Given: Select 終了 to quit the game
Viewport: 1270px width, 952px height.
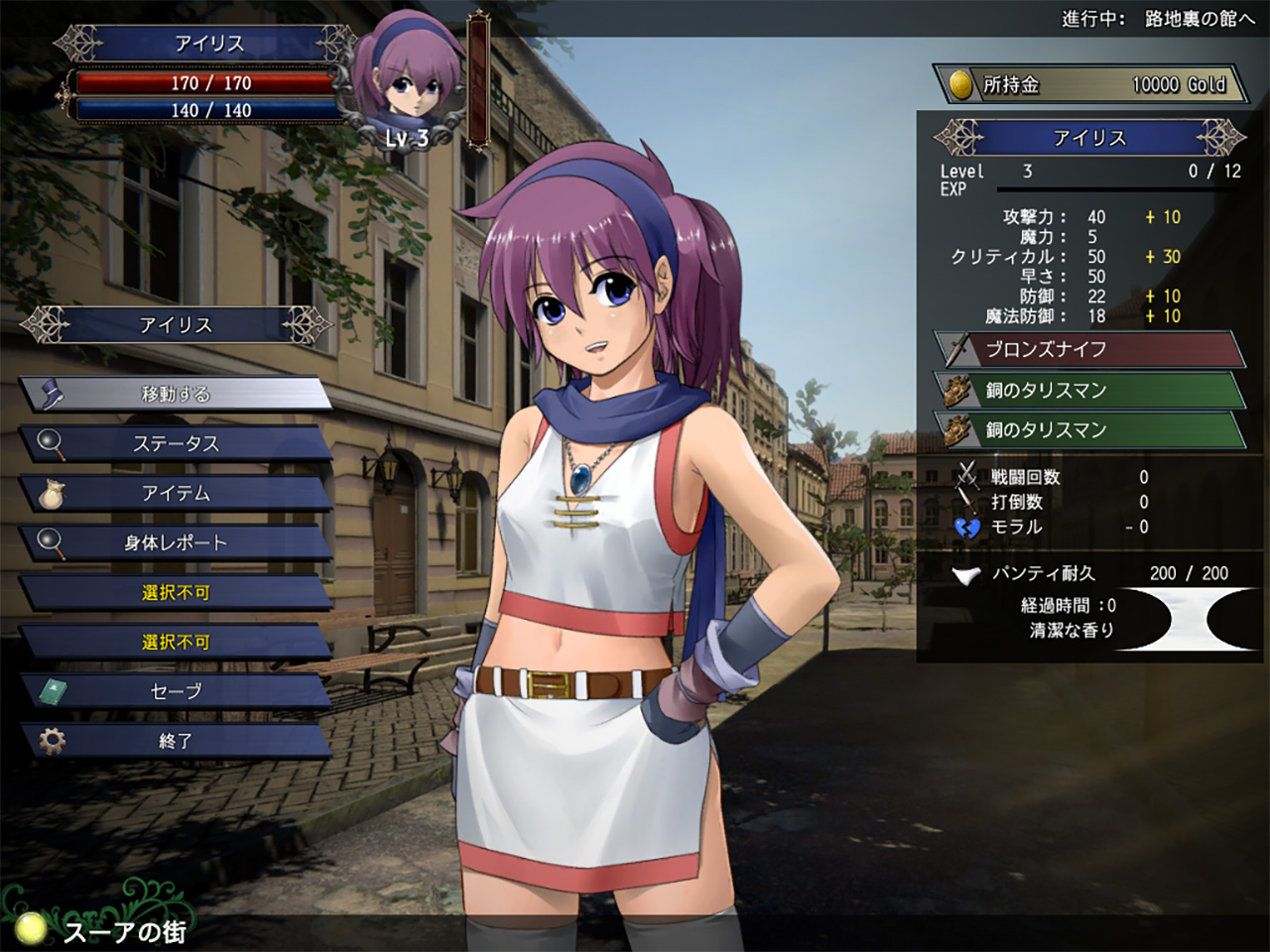Looking at the screenshot, I should (176, 741).
